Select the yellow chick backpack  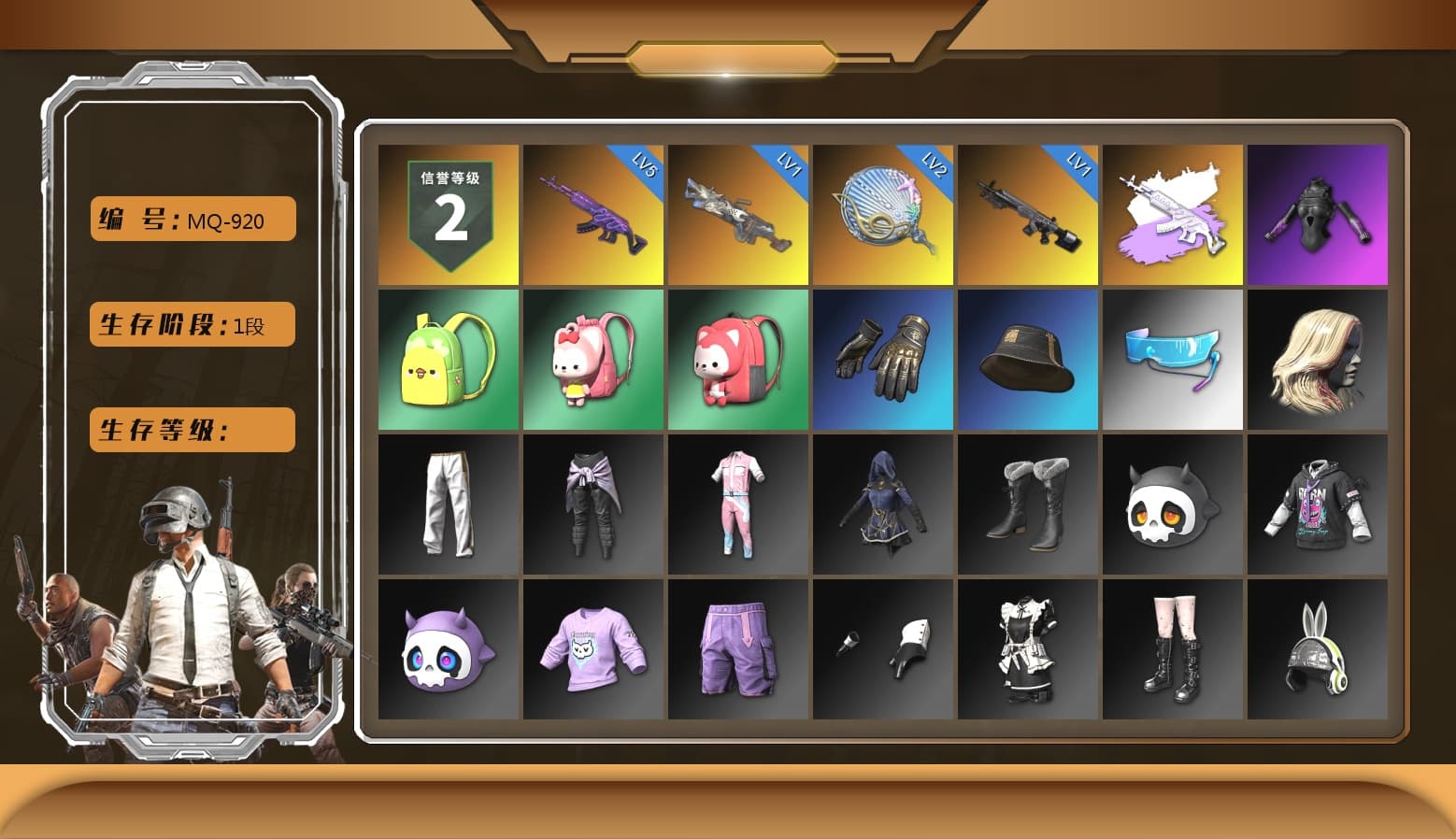(x=447, y=360)
